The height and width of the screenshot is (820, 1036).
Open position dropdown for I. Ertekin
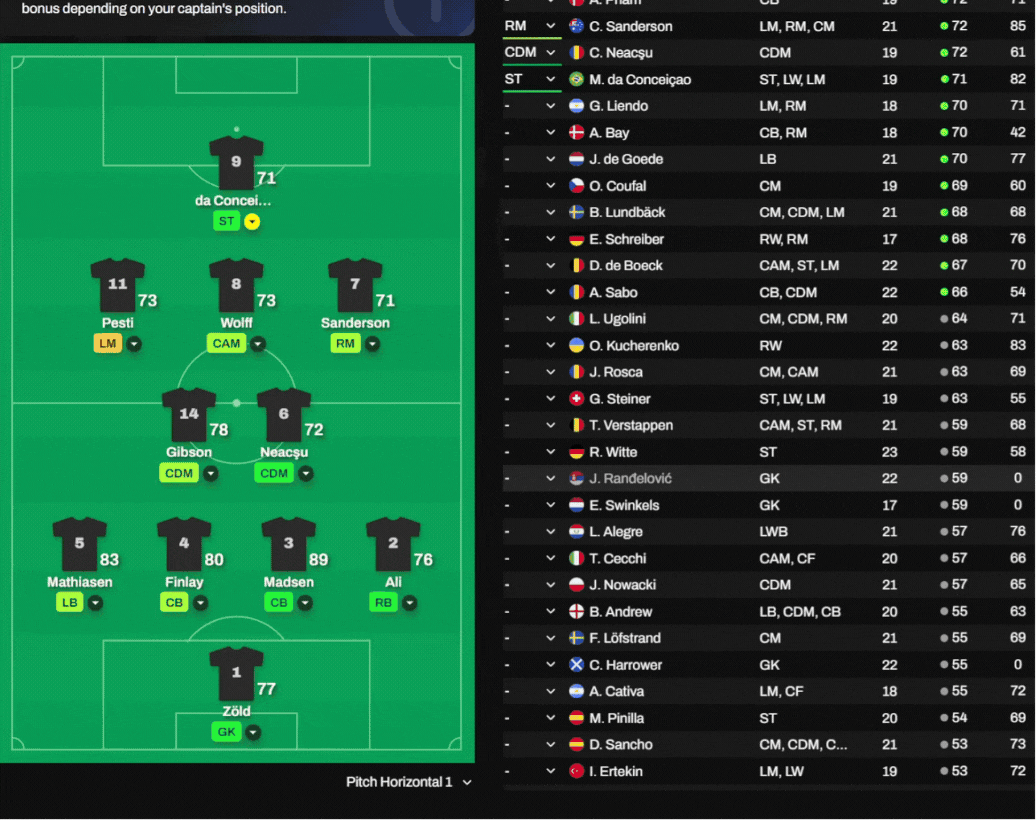coord(550,771)
